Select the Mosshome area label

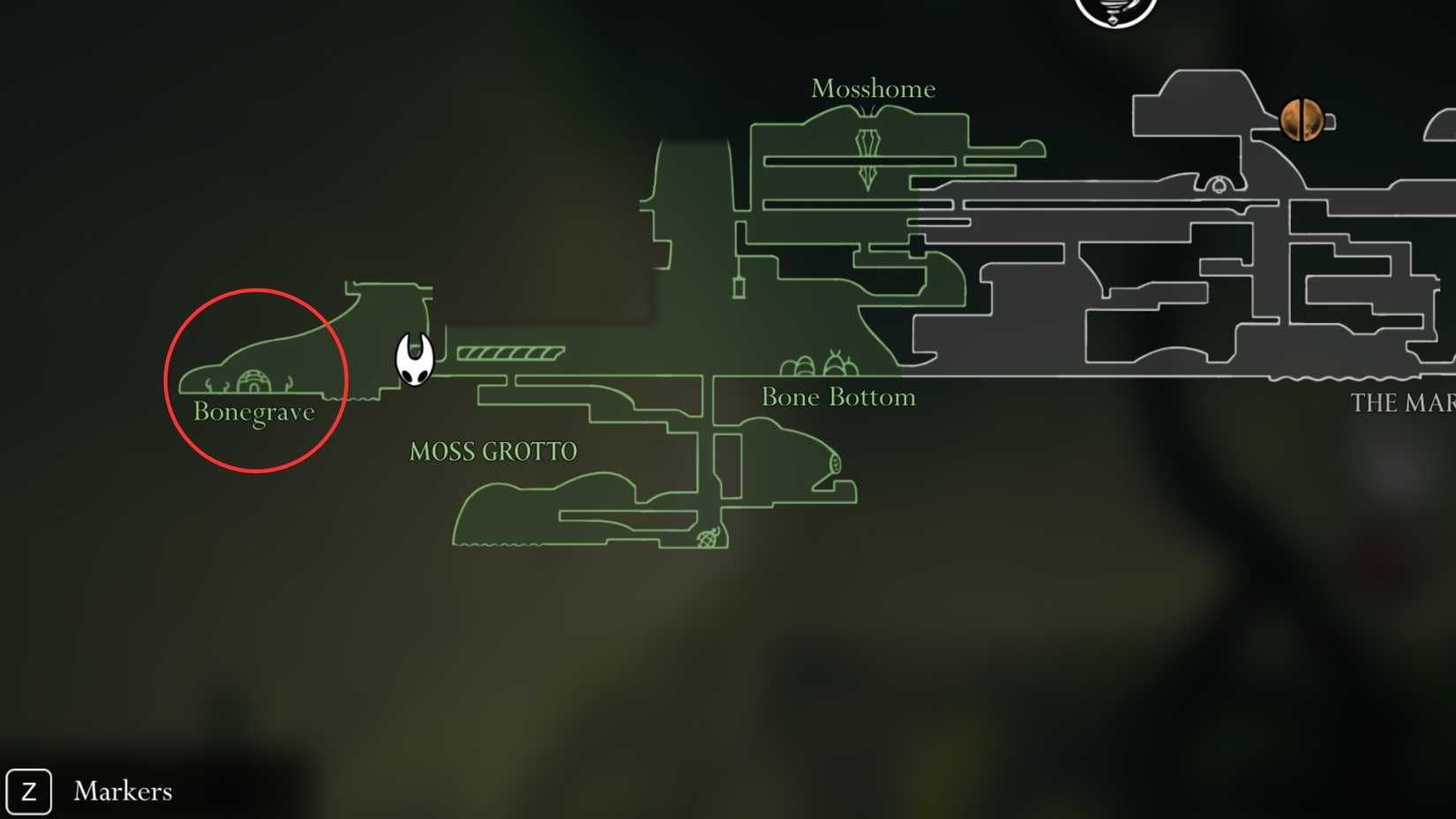pyautogui.click(x=873, y=88)
